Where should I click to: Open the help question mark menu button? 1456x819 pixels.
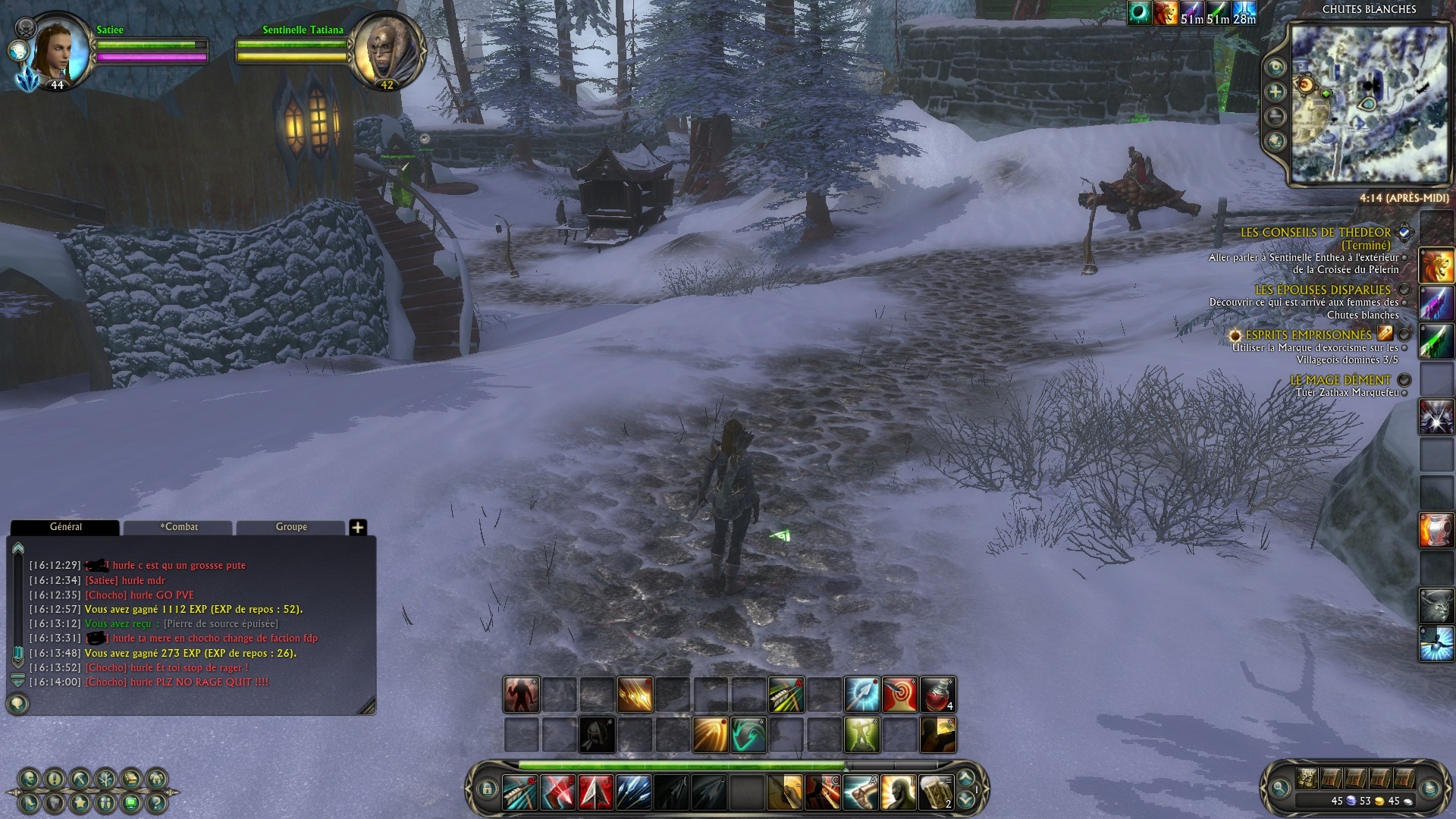coord(156,802)
